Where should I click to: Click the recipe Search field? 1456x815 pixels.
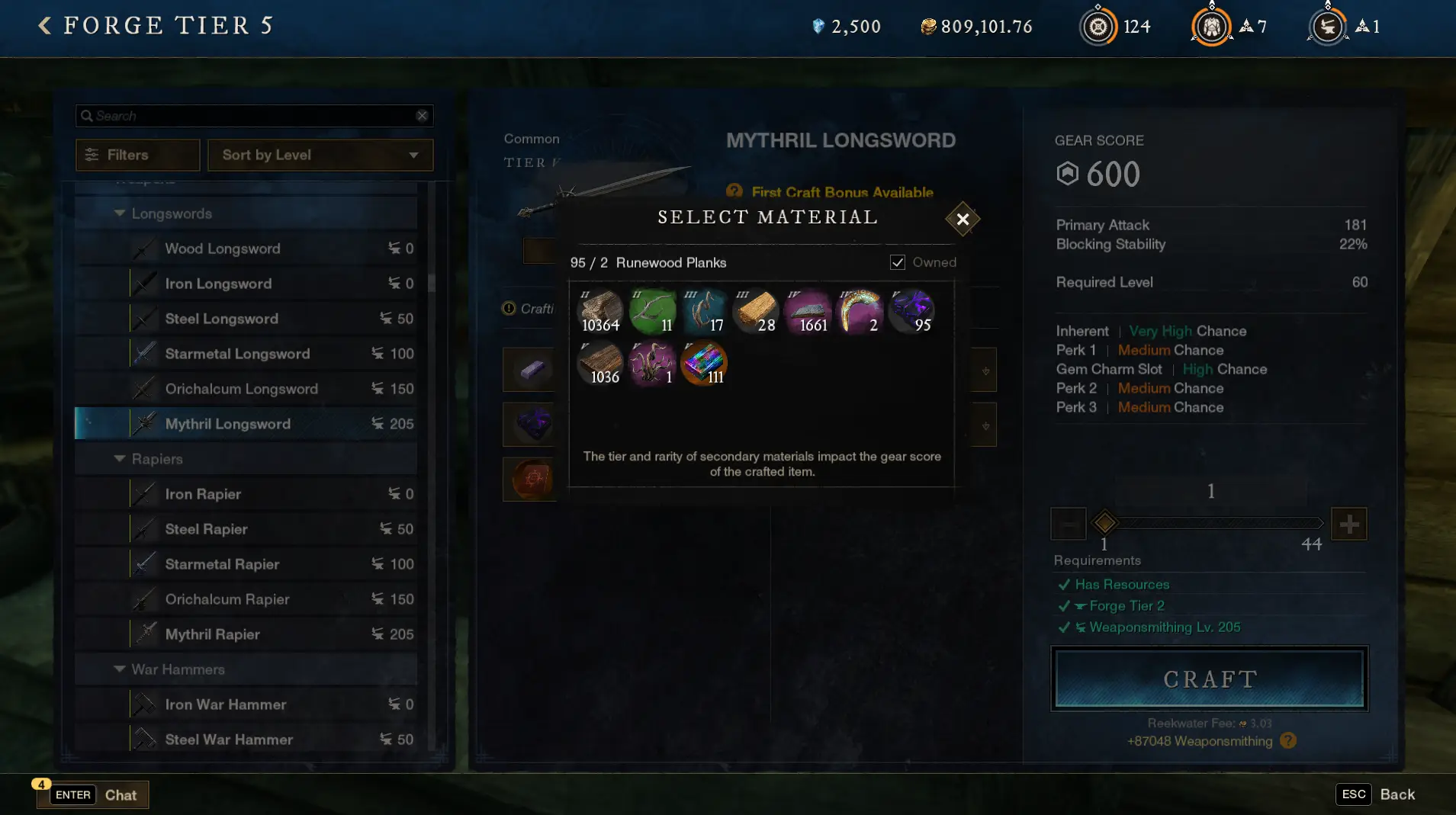pos(252,116)
